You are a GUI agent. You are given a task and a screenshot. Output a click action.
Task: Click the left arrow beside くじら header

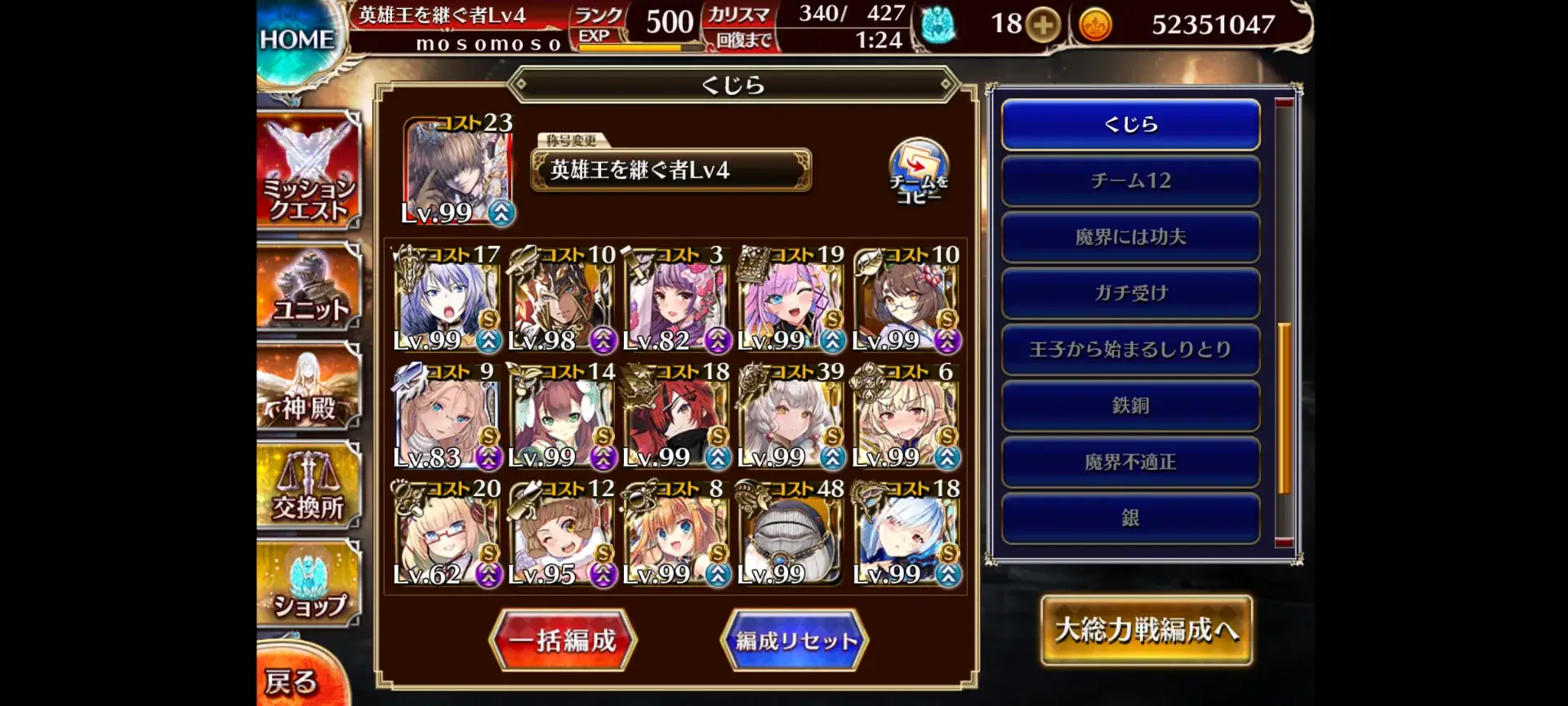523,85
